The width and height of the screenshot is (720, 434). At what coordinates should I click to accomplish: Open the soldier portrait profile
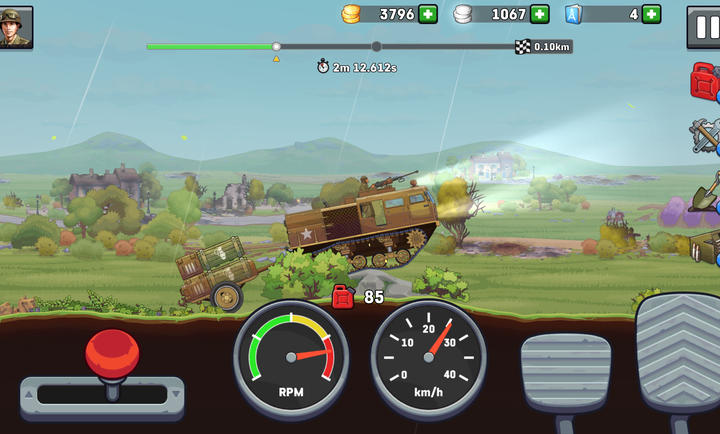pyautogui.click(x=16, y=27)
